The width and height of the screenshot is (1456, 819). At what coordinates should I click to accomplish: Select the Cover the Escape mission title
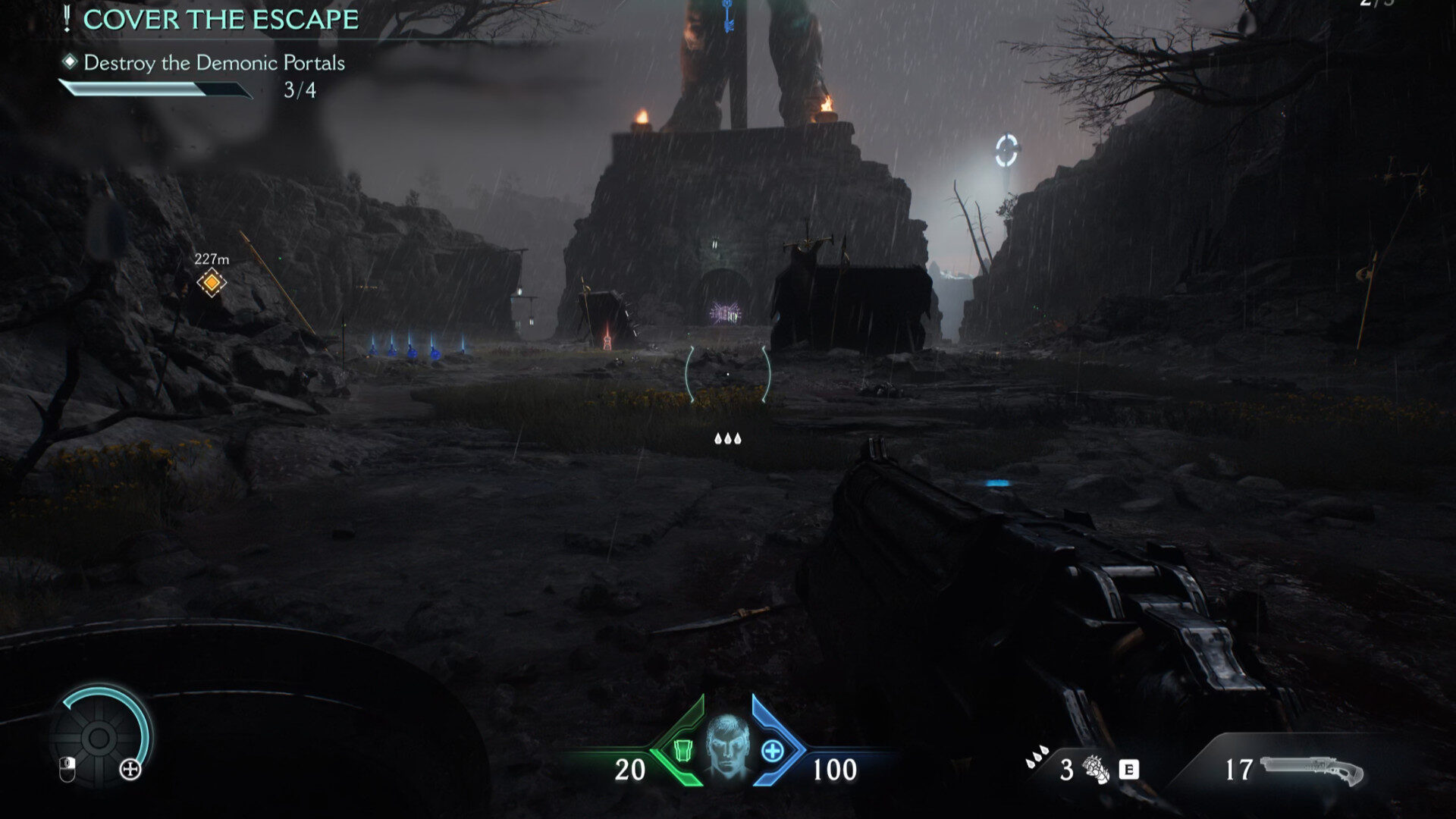pos(220,20)
